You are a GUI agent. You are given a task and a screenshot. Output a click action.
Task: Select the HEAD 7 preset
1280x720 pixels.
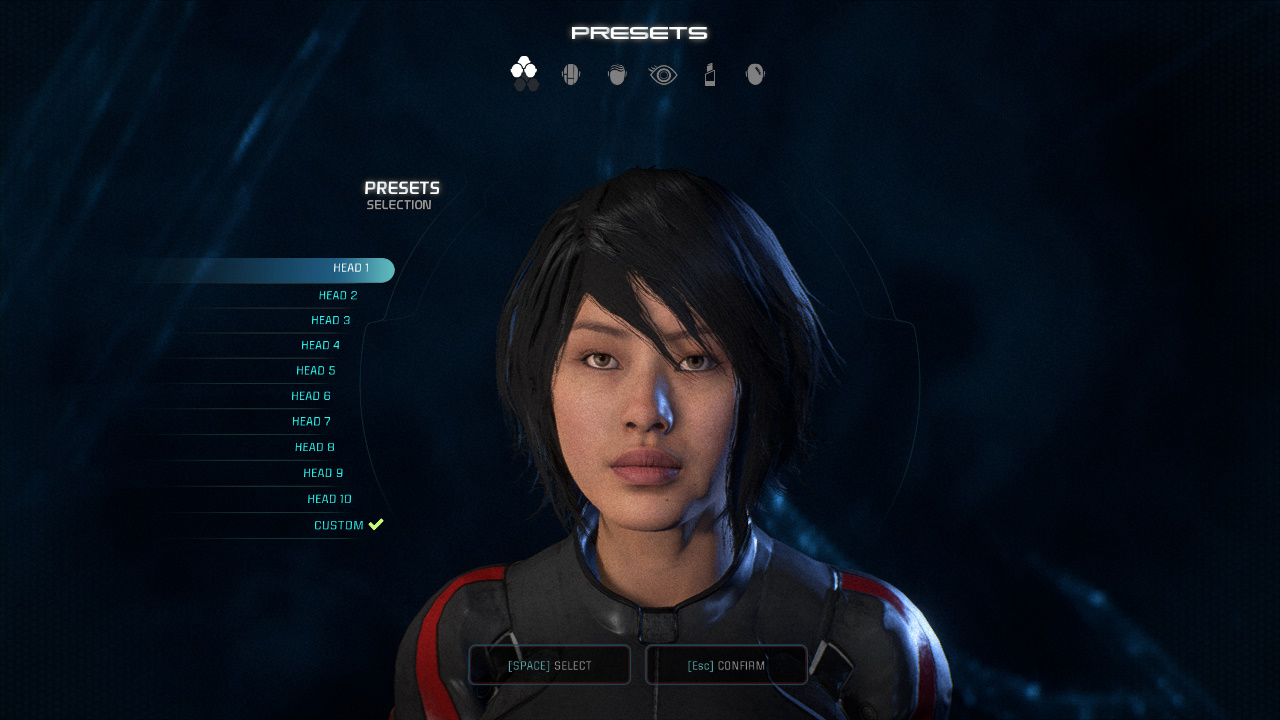click(x=311, y=420)
